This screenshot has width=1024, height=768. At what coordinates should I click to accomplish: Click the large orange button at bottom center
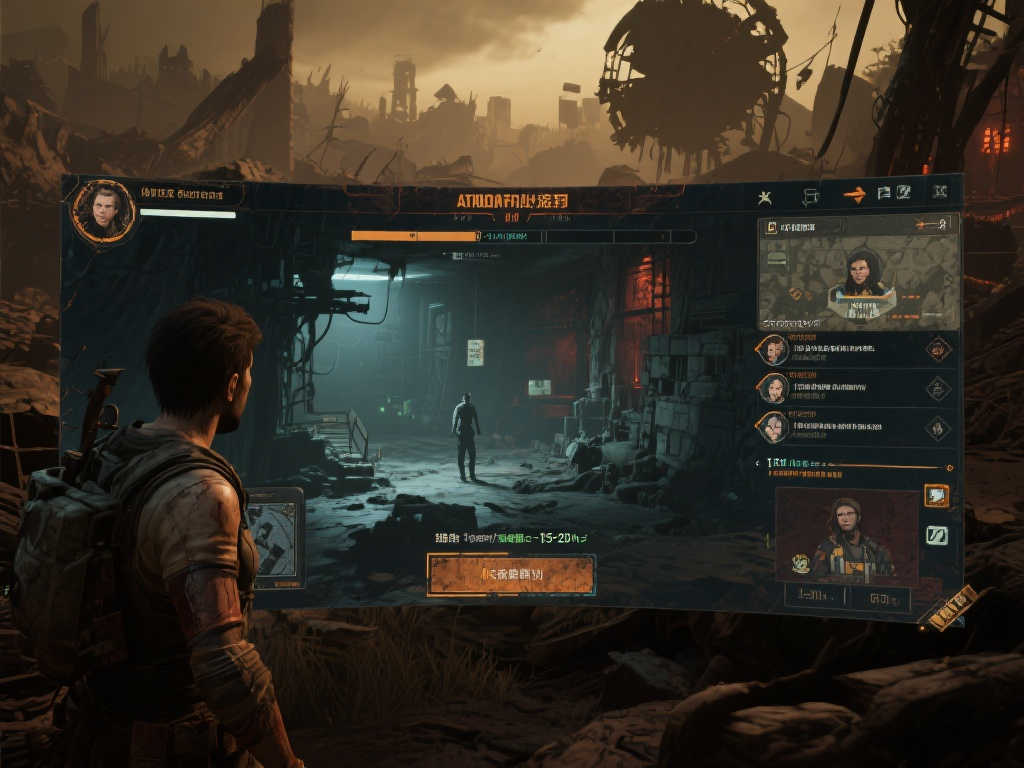(511, 575)
